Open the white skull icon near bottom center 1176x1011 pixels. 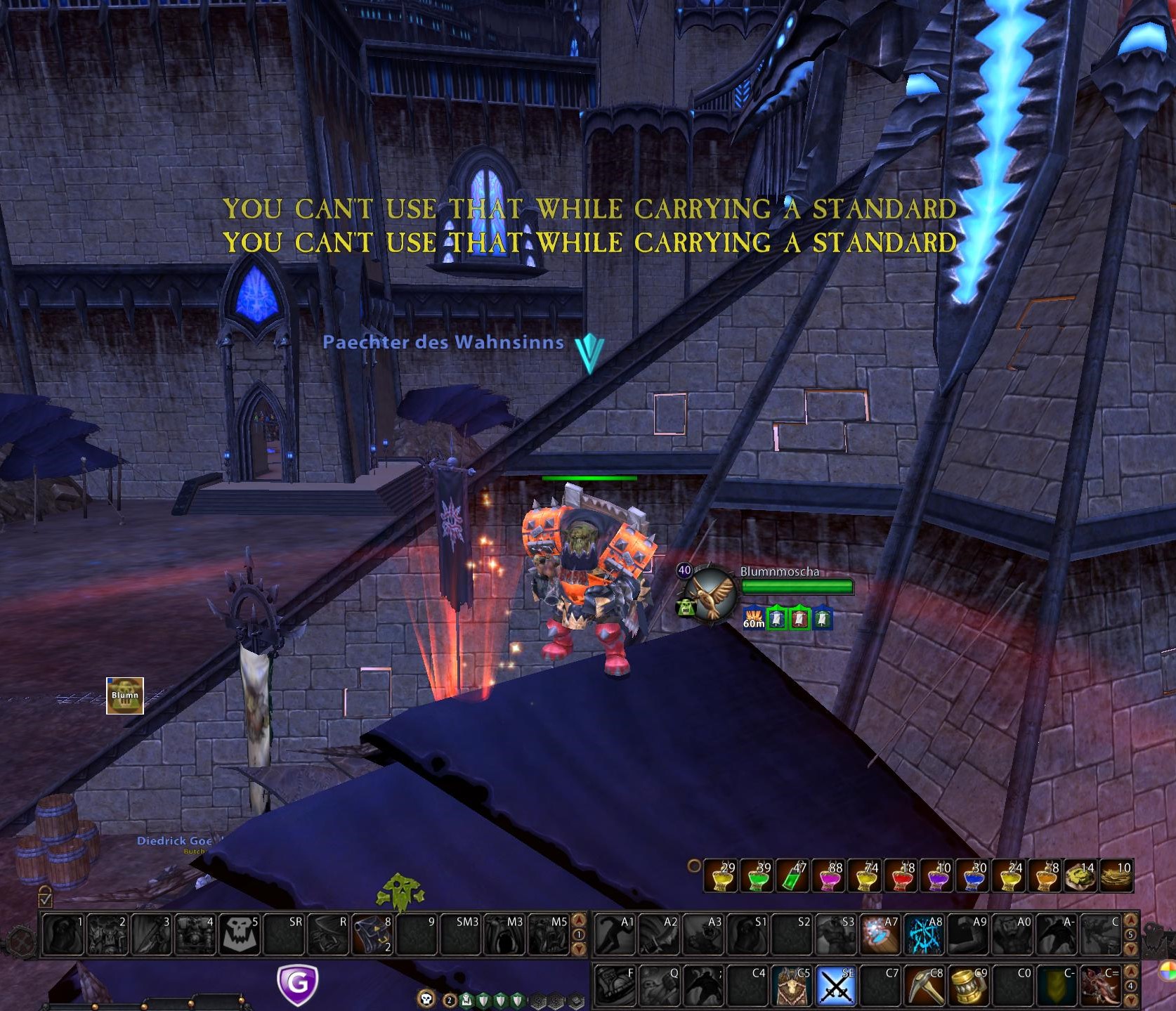tap(426, 998)
